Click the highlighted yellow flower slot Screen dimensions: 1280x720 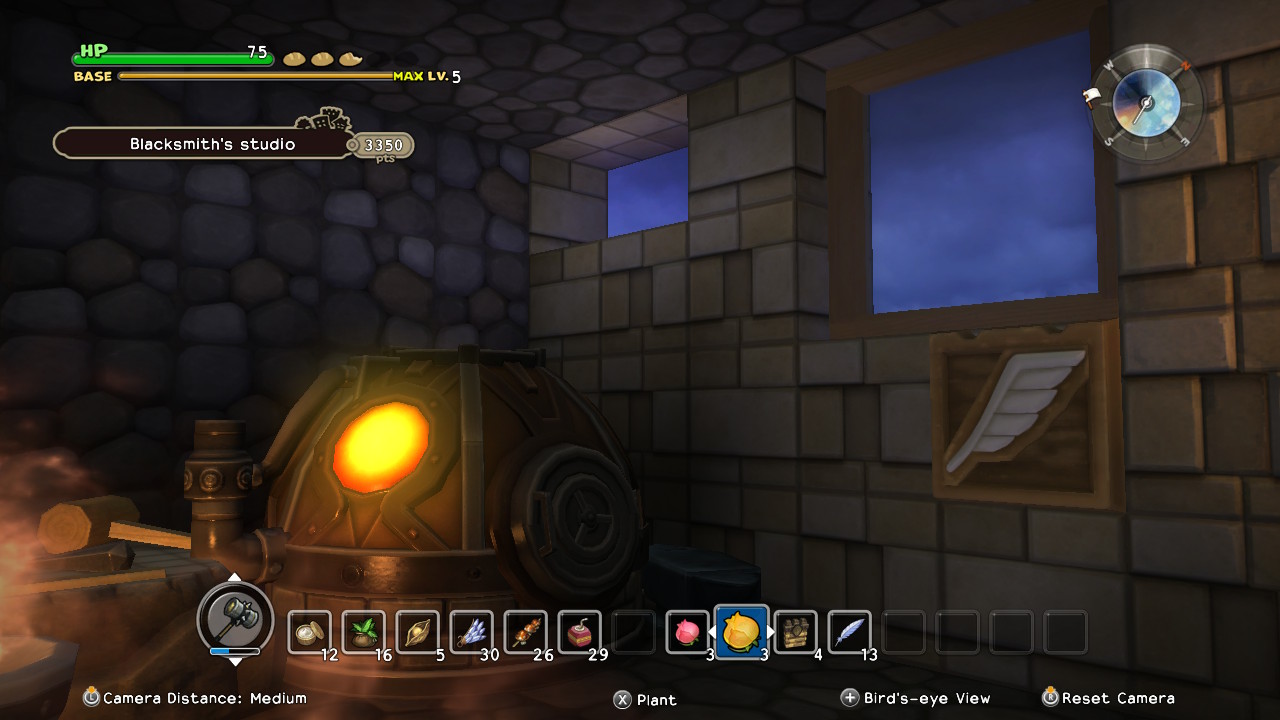(742, 632)
